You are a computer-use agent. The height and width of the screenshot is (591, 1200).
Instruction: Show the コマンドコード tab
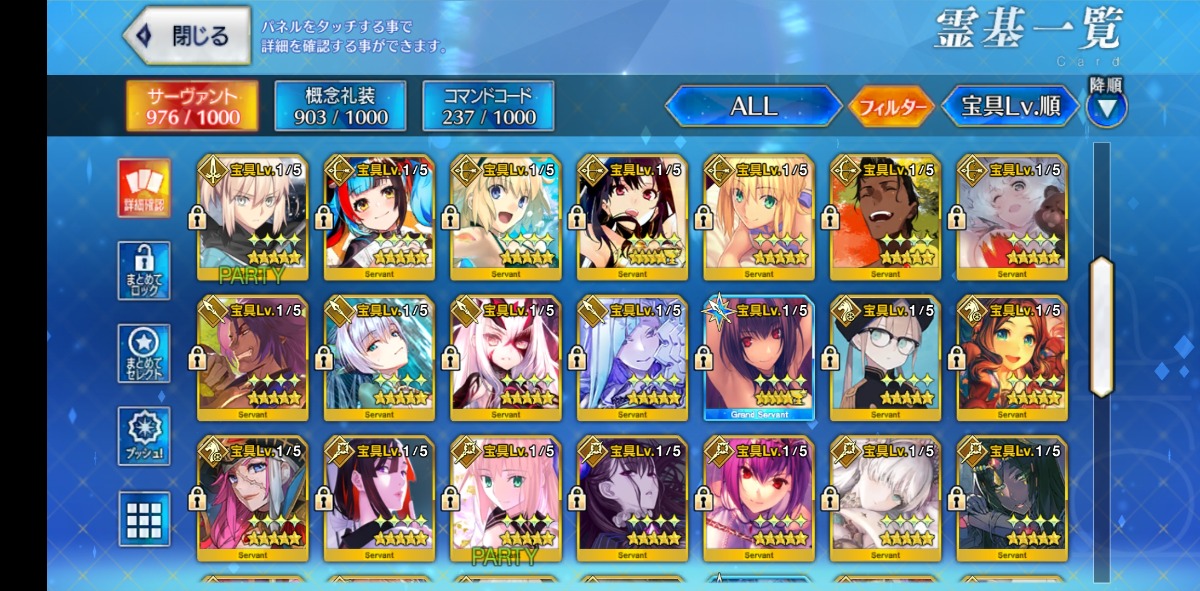(x=488, y=106)
